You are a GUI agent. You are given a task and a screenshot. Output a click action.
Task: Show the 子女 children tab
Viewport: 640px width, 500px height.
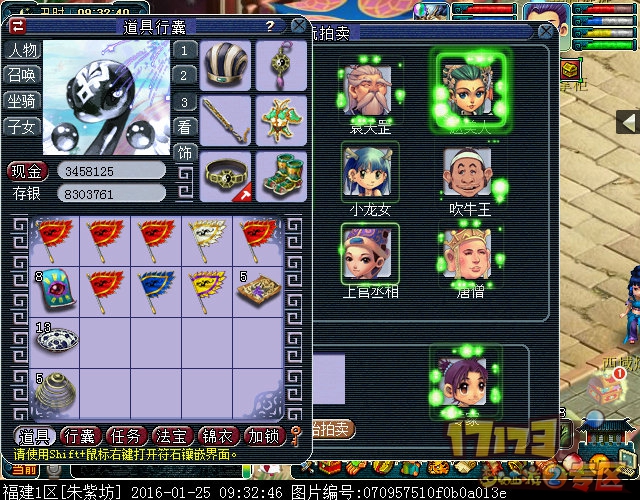(22, 126)
